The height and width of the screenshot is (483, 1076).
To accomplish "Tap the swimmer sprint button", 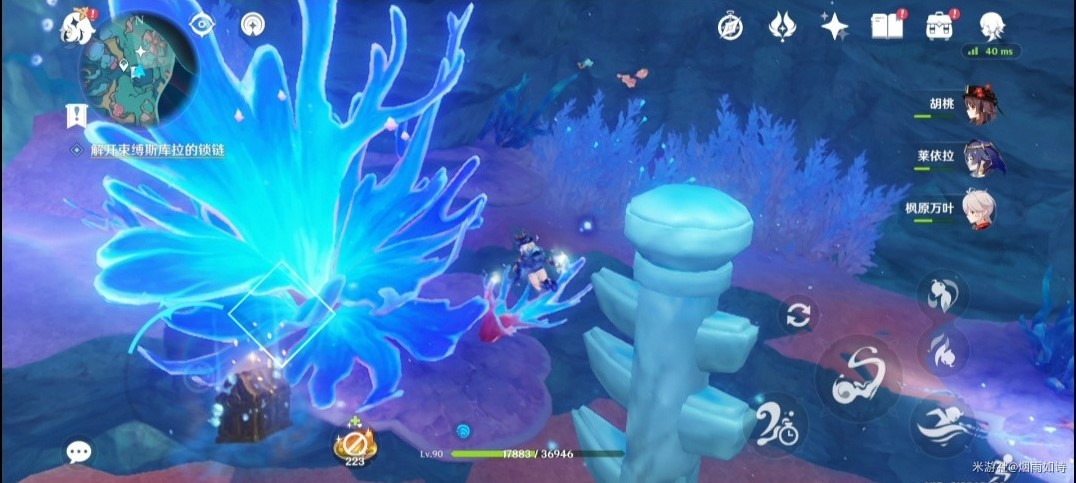I will [x=942, y=423].
